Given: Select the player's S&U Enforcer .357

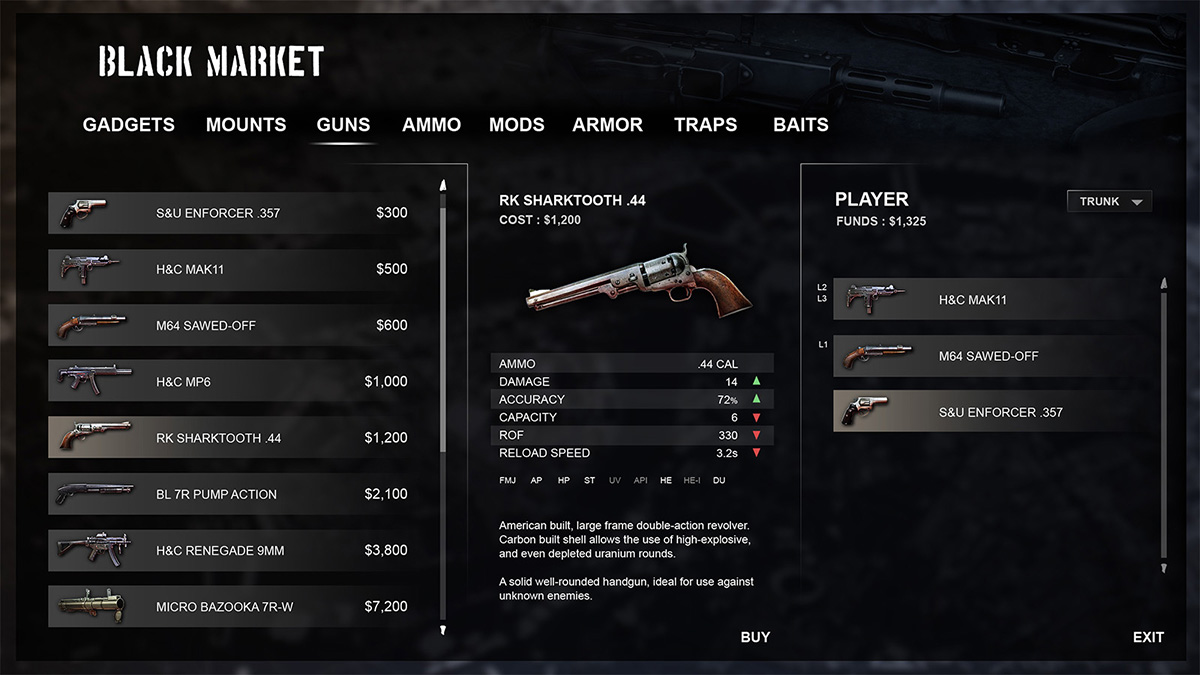Looking at the screenshot, I should click(996, 412).
